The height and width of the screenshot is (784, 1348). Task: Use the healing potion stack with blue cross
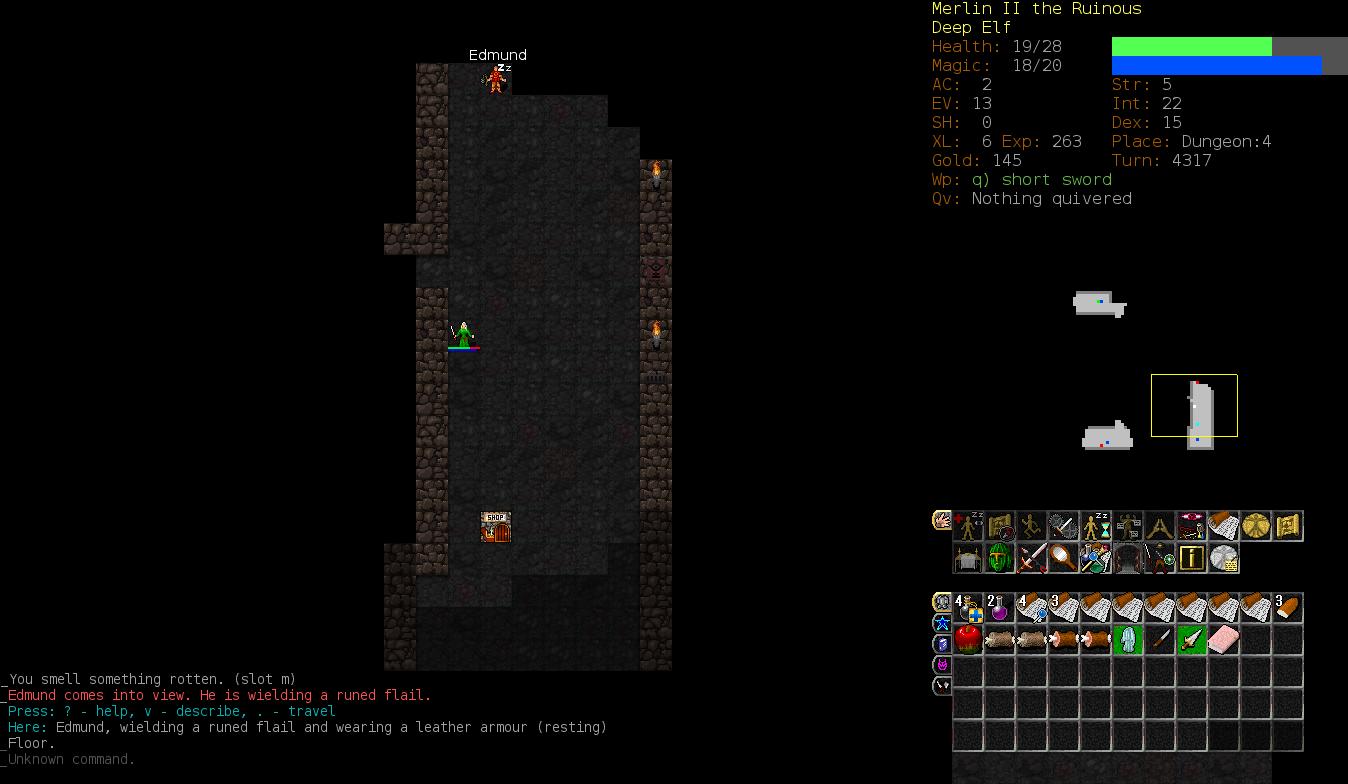pyautogui.click(x=968, y=608)
